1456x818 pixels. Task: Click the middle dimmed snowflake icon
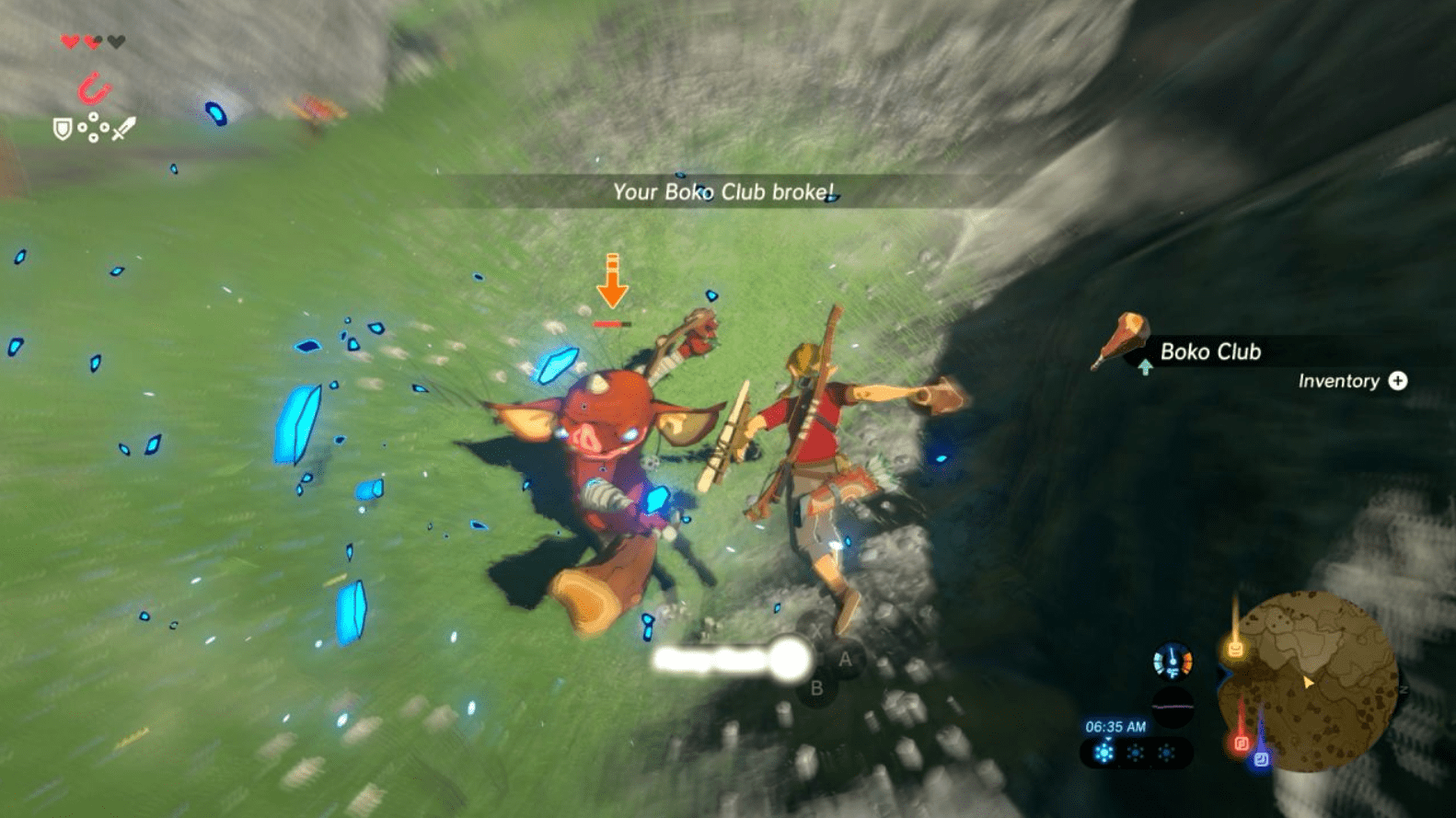pos(1134,752)
